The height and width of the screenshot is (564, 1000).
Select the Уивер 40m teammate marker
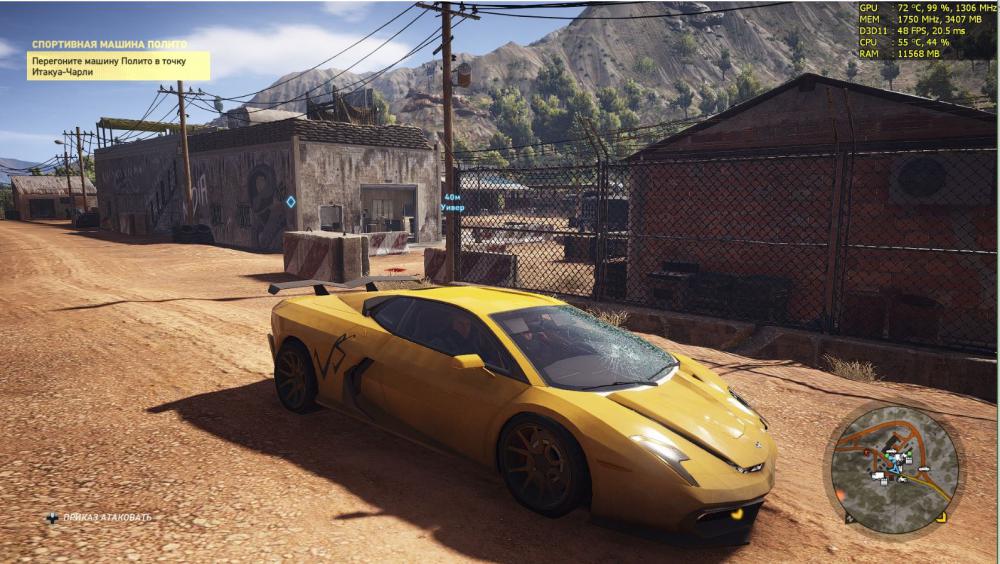tap(452, 202)
